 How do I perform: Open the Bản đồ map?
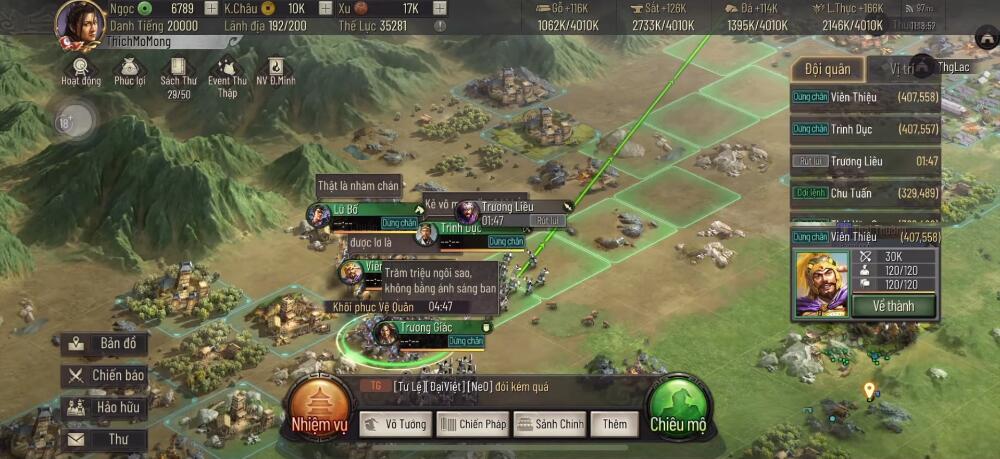104,344
